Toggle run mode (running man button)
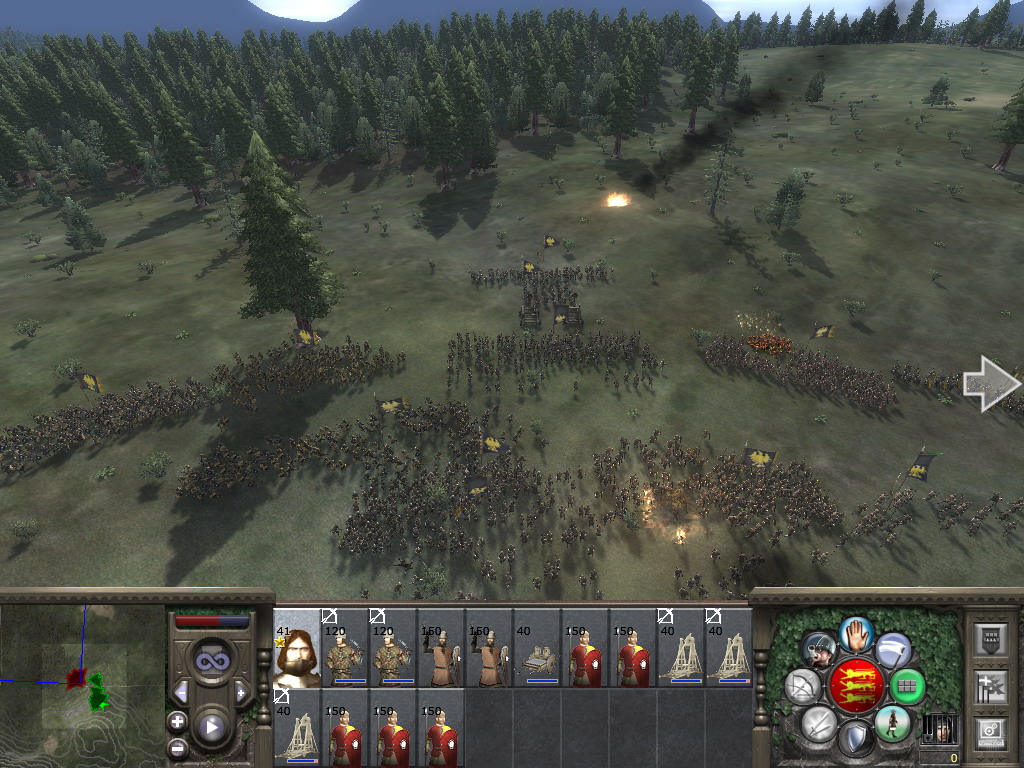This screenshot has width=1024, height=768. coord(891,722)
